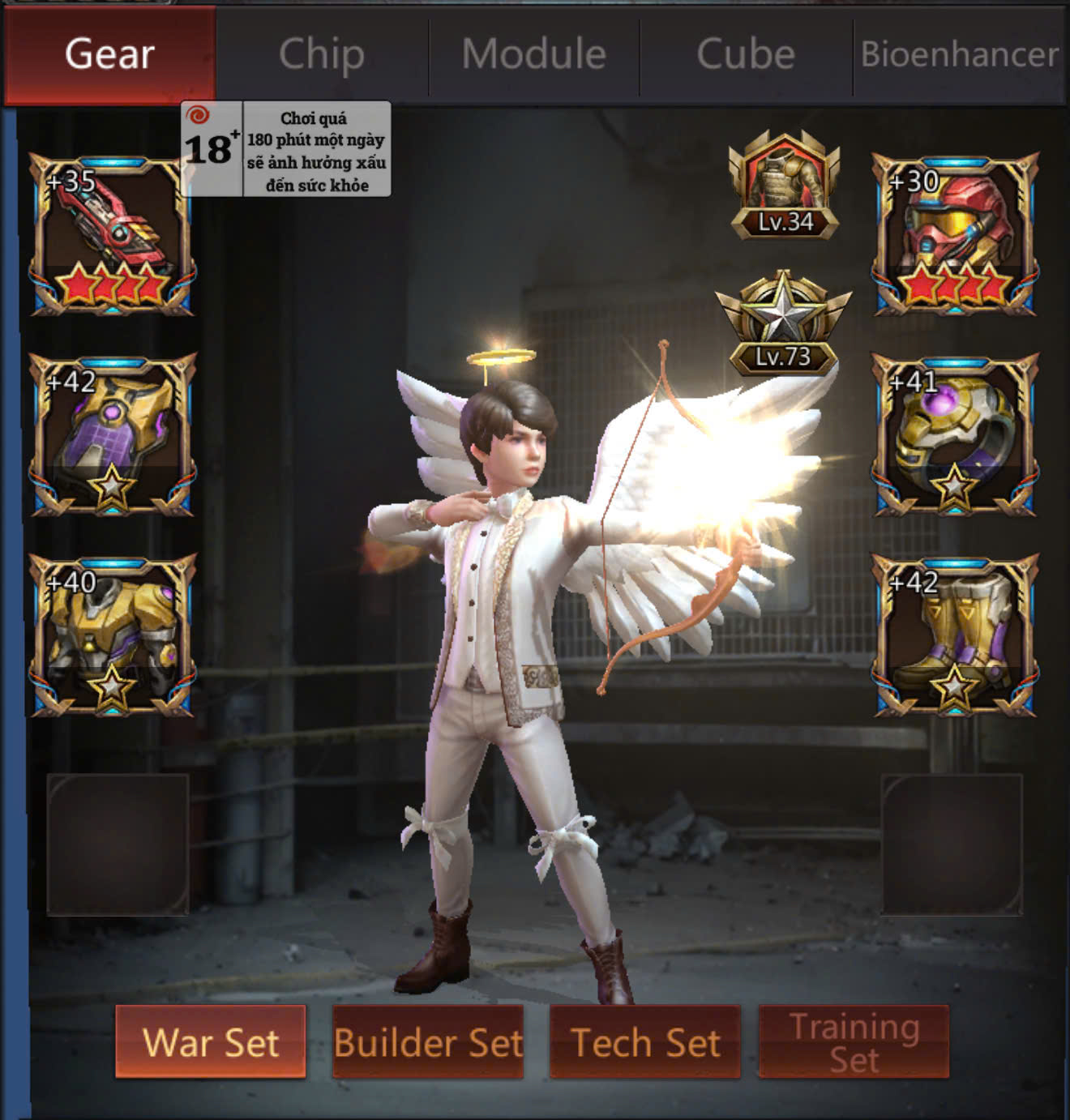
Task: Activate the War Set button
Action: pyautogui.click(x=211, y=1041)
